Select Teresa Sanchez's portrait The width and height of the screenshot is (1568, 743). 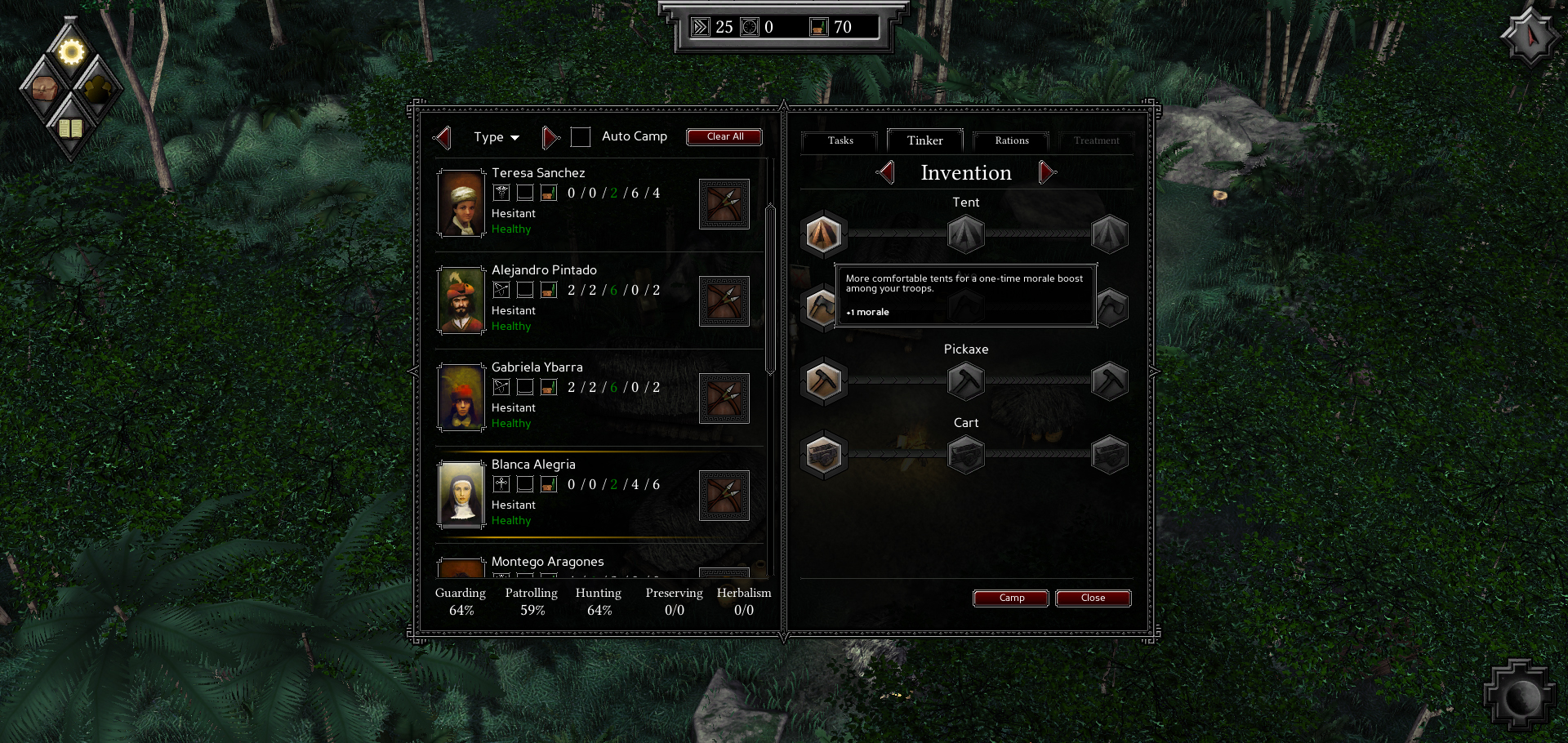point(461,203)
